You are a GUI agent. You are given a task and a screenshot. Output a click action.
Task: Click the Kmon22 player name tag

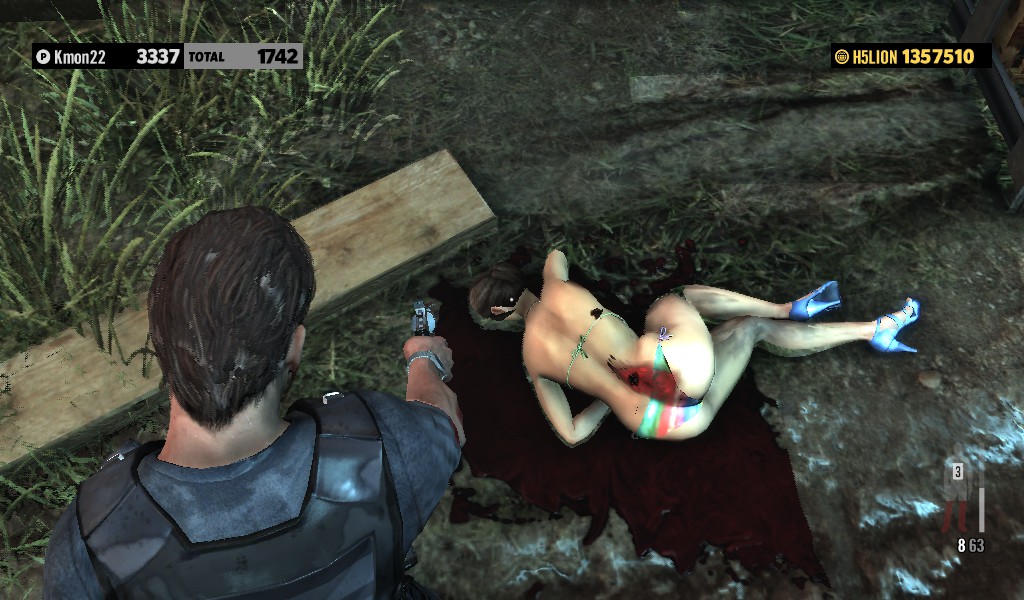click(80, 57)
